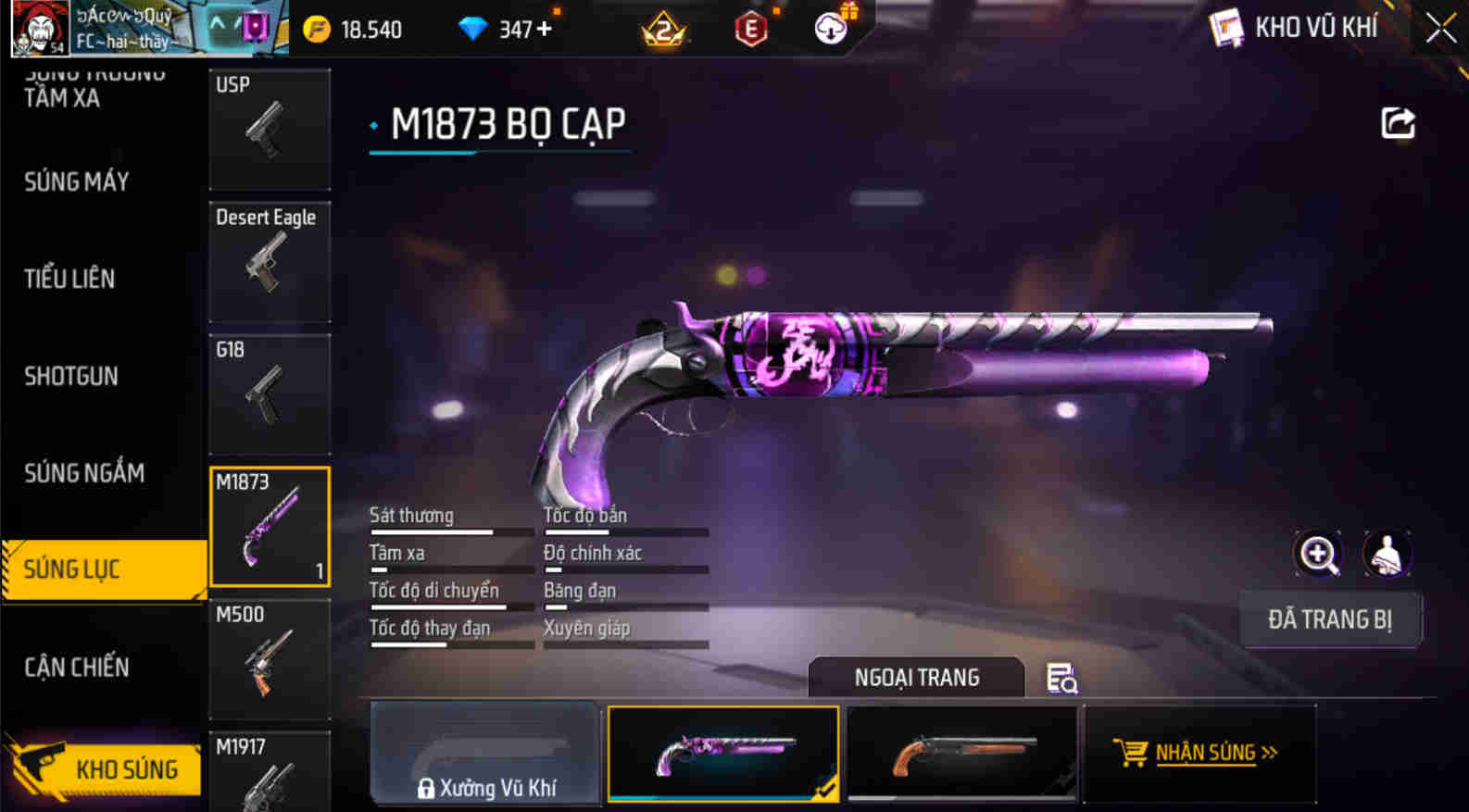
Task: Open the TIỂU LIÊN weapon category
Action: 69,279
